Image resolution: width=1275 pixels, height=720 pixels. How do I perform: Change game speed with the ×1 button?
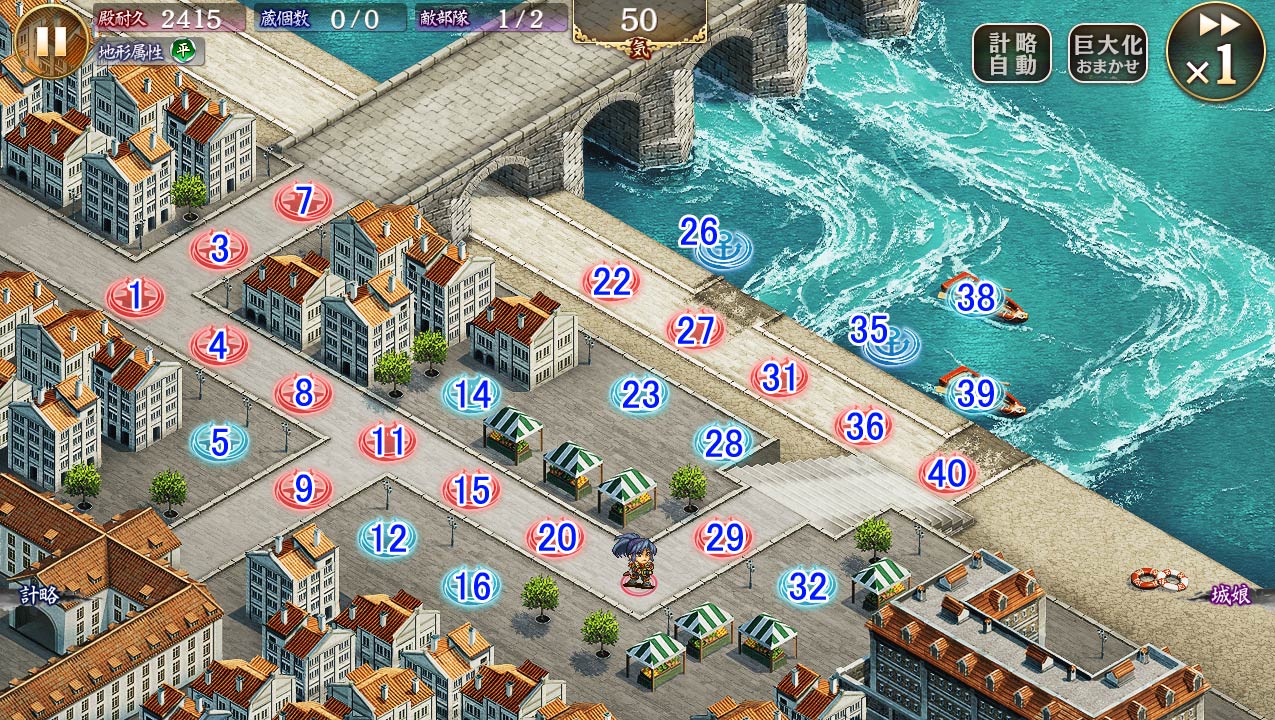point(1216,52)
